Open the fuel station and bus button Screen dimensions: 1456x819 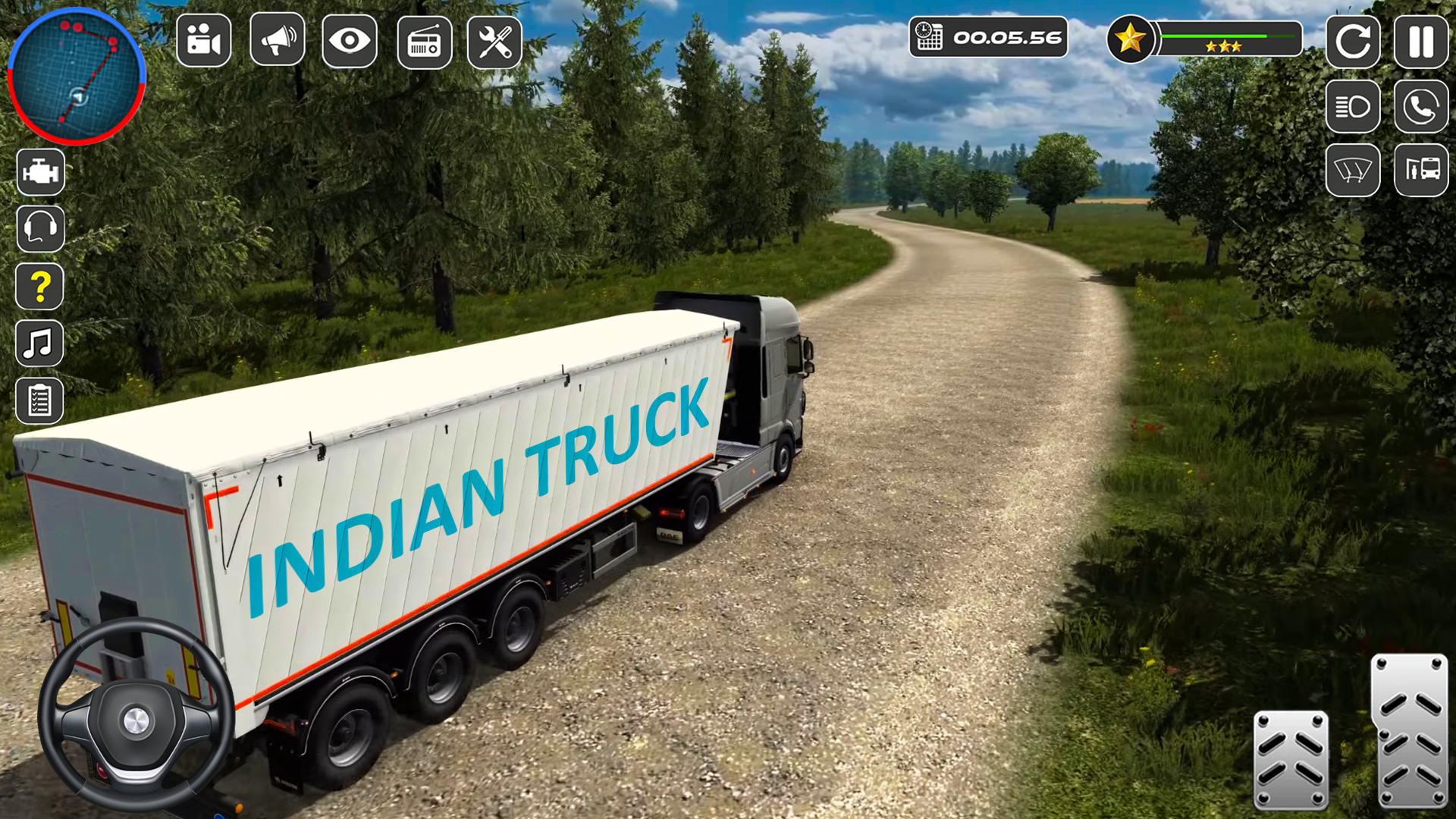click(x=1421, y=170)
